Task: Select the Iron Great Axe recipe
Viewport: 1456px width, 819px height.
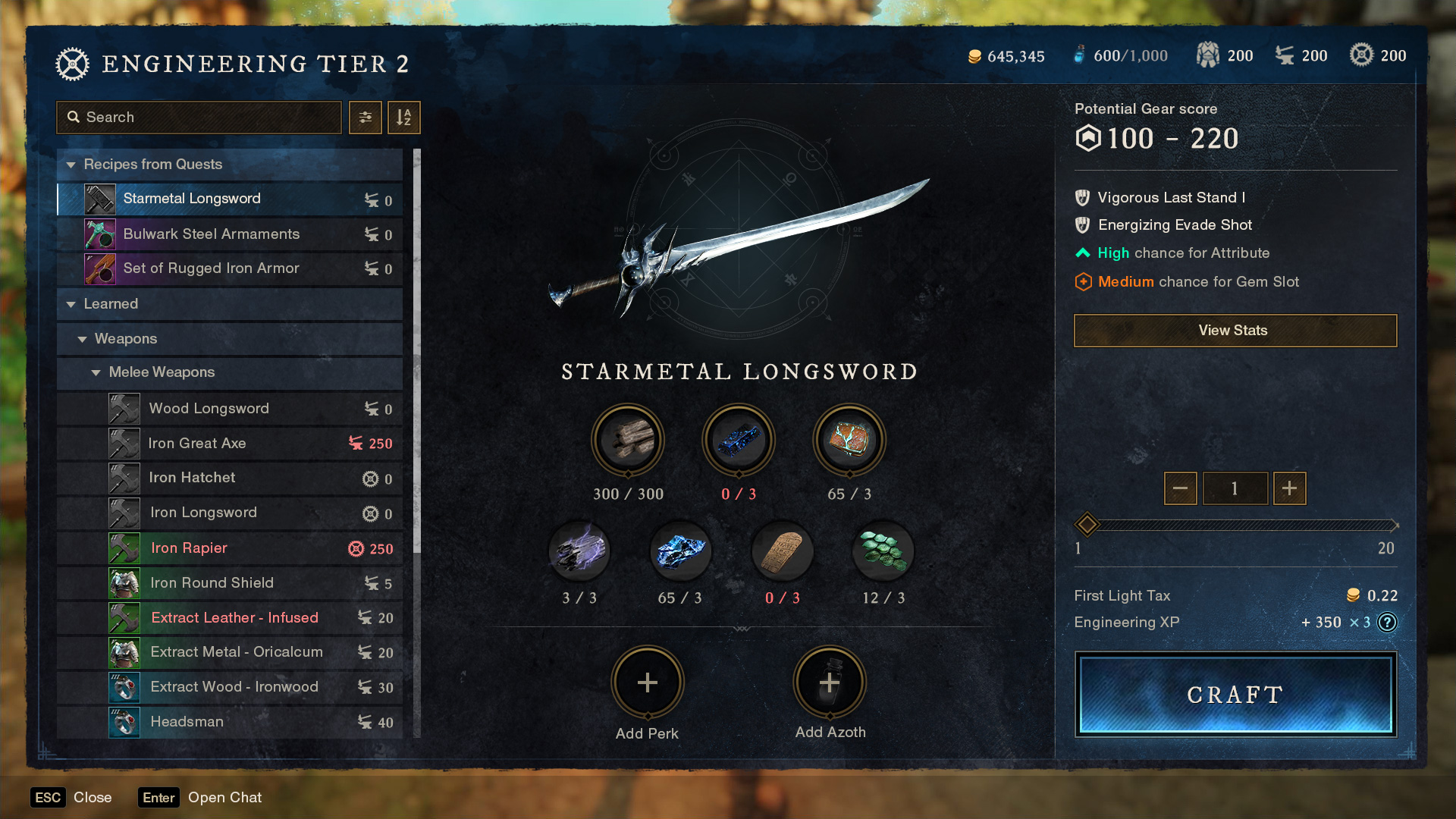Action: coord(197,444)
